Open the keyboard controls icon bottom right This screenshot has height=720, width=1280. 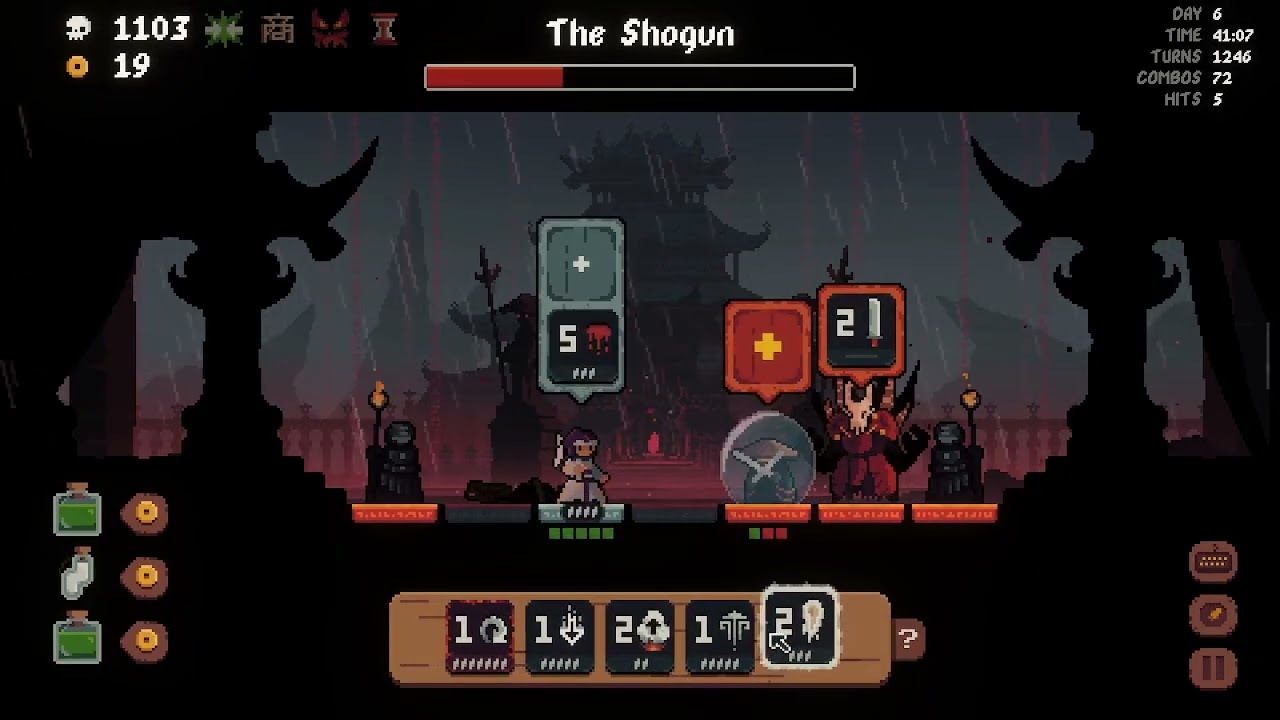[1213, 562]
